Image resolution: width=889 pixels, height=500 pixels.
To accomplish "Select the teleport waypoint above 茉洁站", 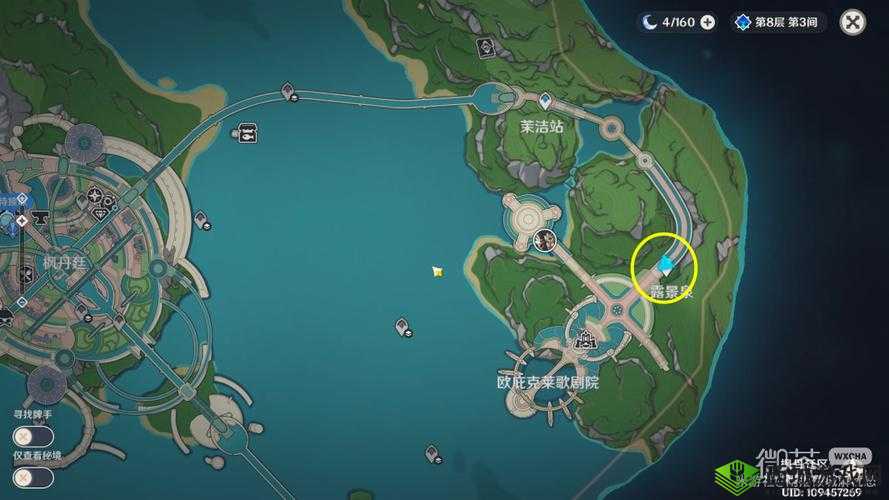I will click(545, 100).
